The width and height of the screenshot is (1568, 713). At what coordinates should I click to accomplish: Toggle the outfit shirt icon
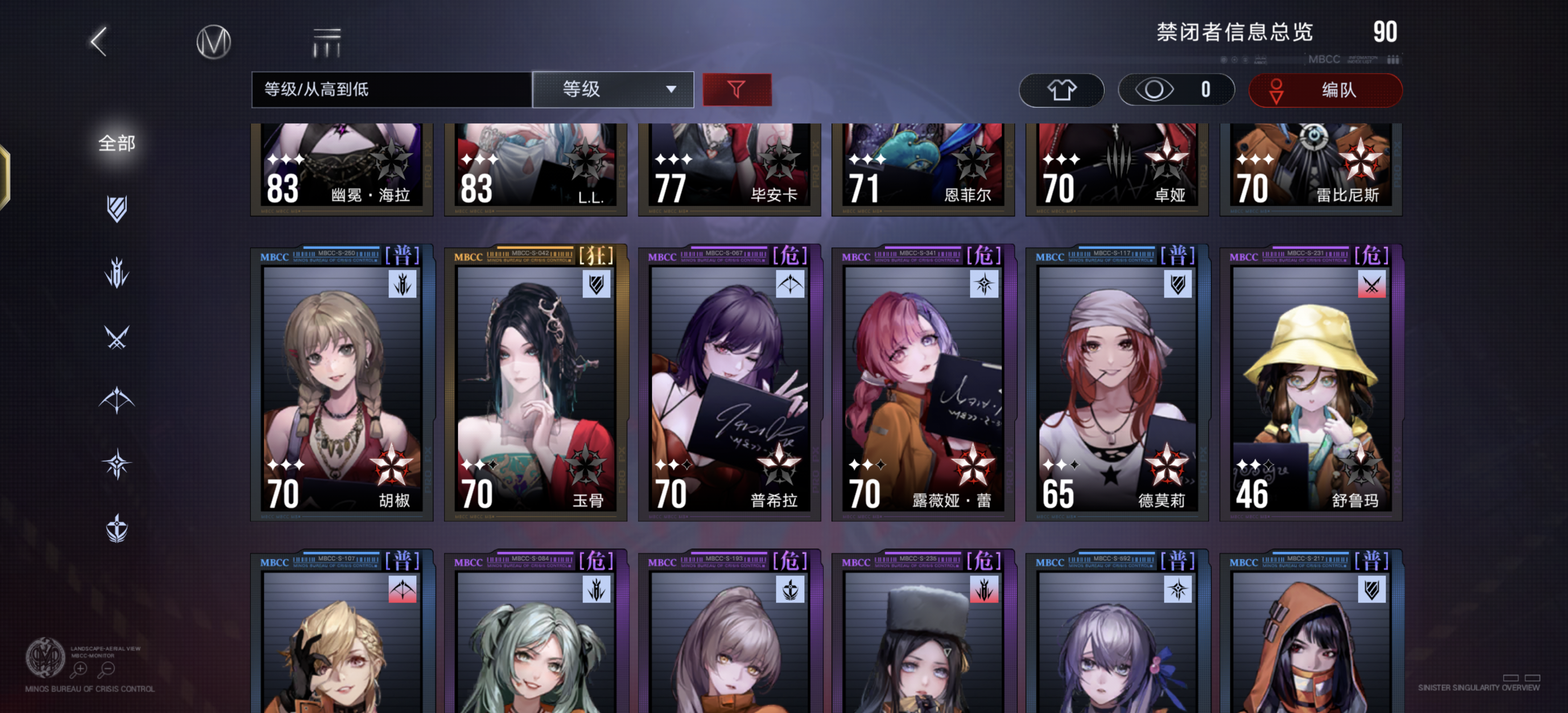(1061, 90)
